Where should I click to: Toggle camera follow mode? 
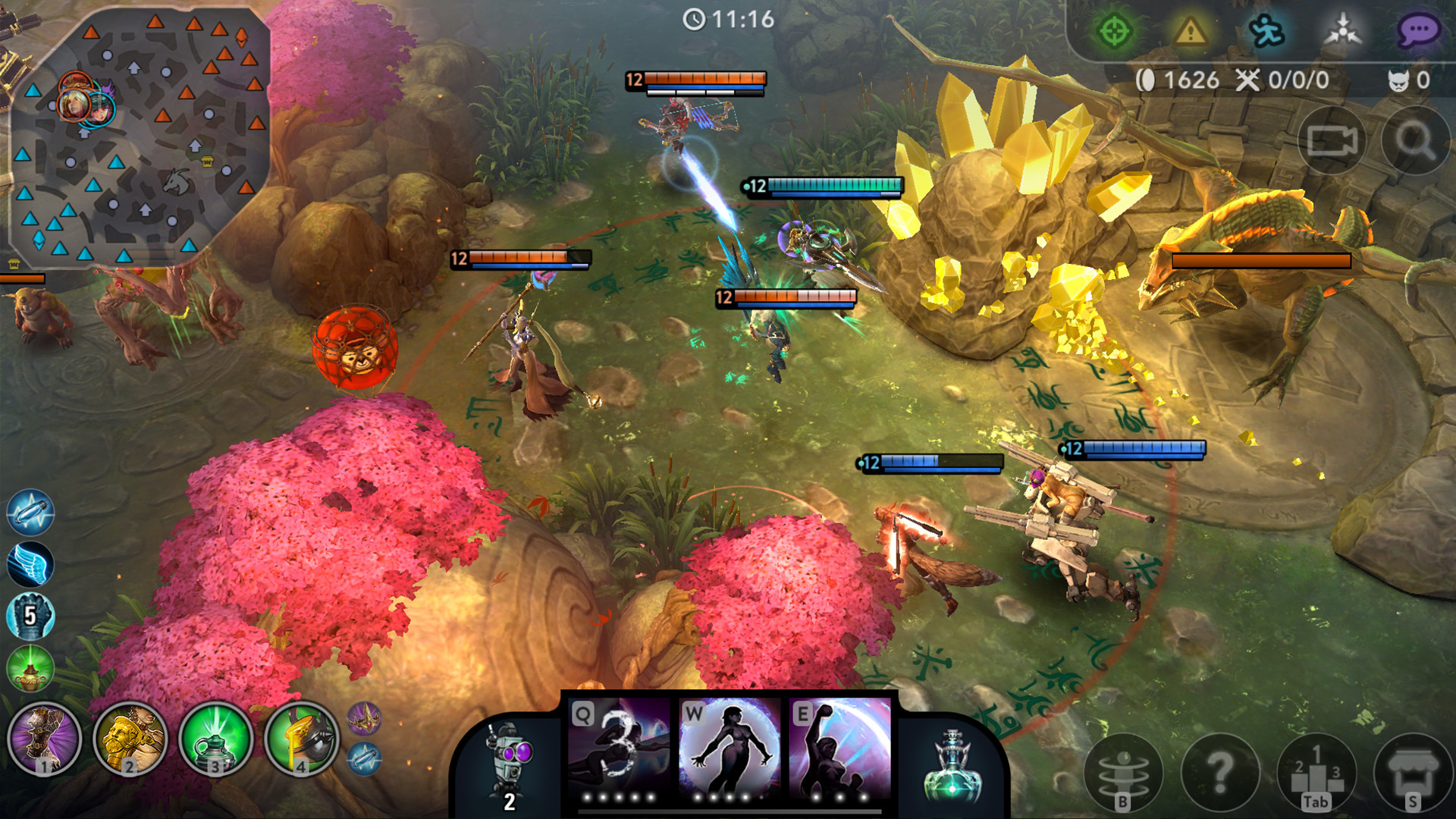click(x=1331, y=140)
